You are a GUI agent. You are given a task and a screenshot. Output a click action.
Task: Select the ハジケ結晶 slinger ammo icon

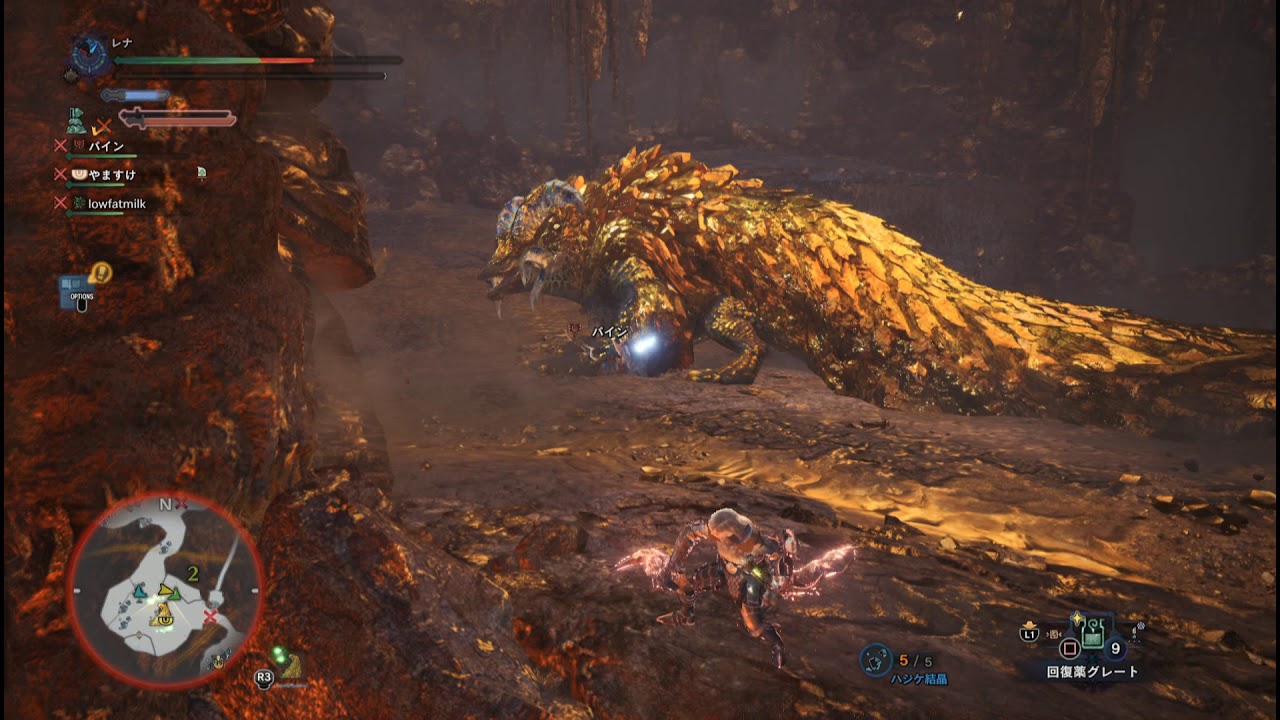(876, 659)
